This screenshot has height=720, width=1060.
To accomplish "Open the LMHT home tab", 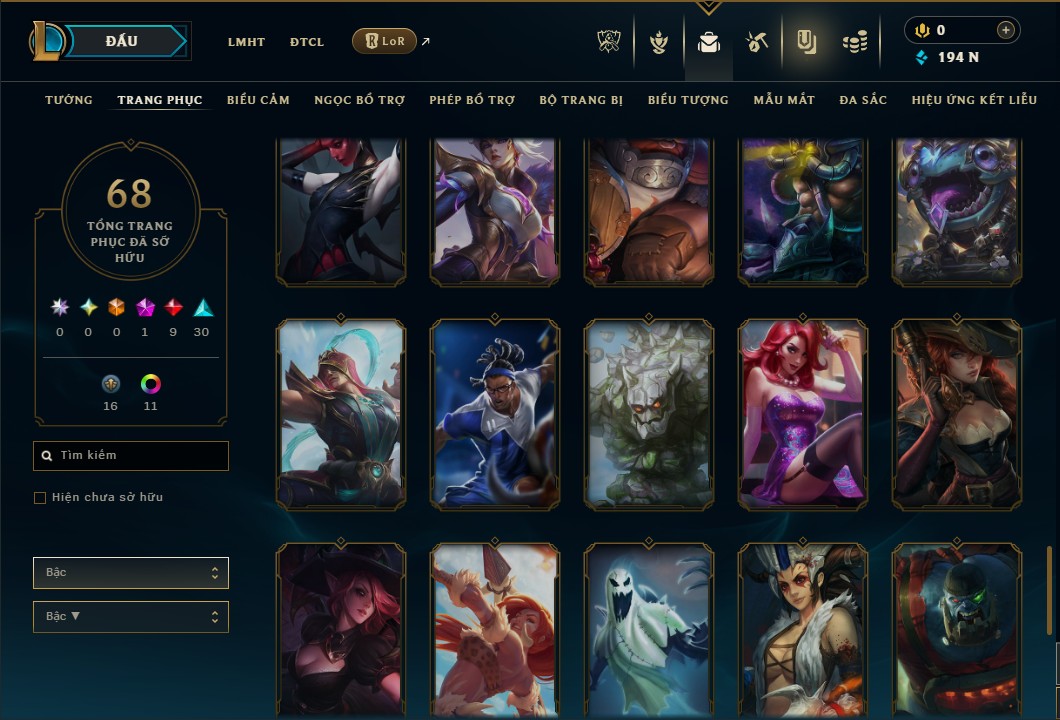I will [246, 42].
